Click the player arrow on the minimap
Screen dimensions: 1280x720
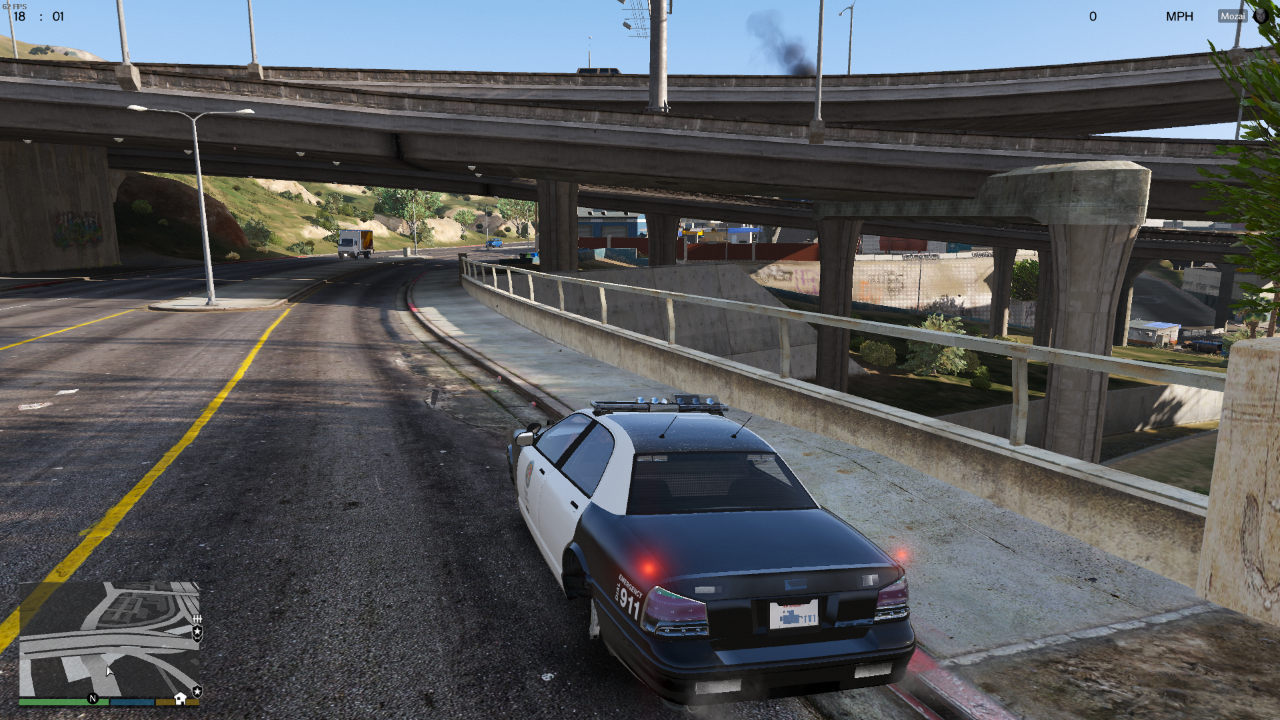(x=109, y=671)
